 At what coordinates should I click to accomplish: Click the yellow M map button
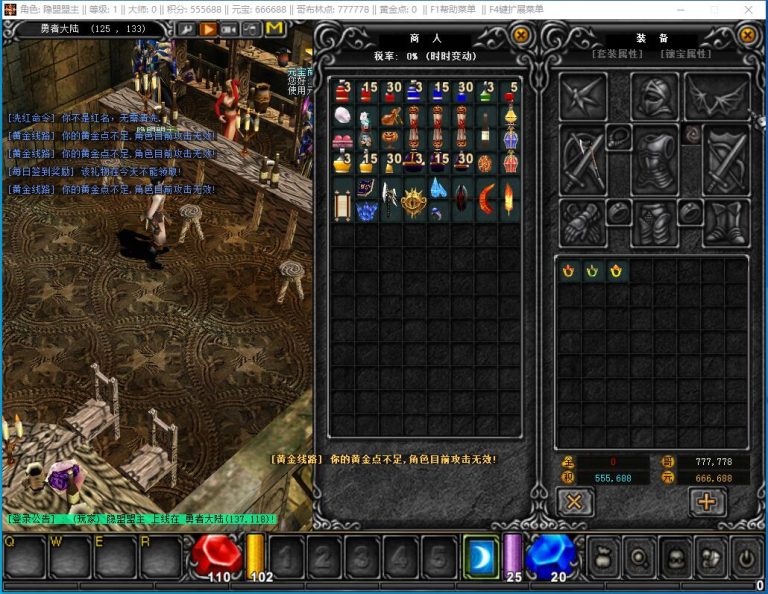pos(274,29)
